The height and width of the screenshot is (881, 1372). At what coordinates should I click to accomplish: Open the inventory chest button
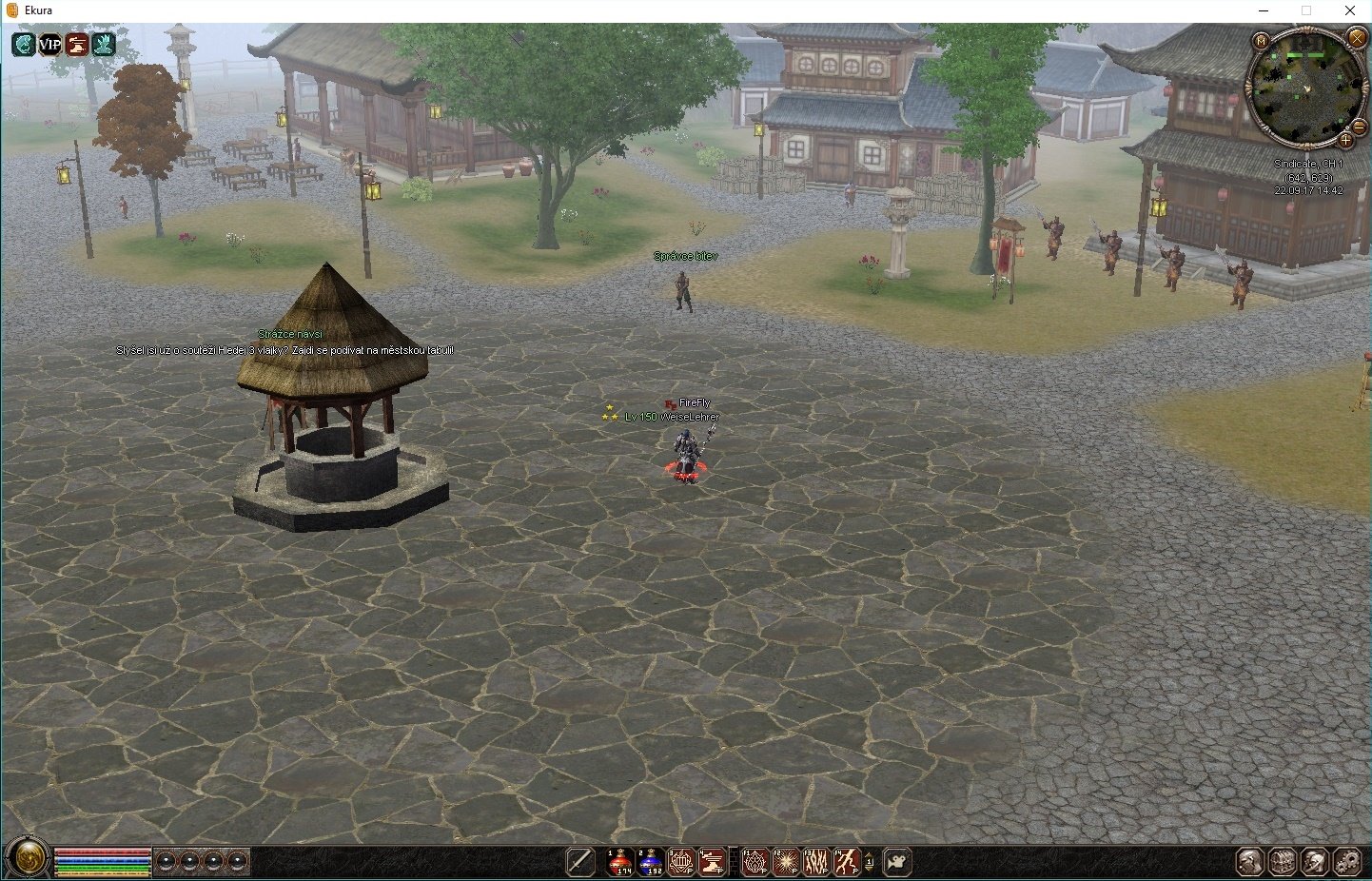coord(1282,862)
